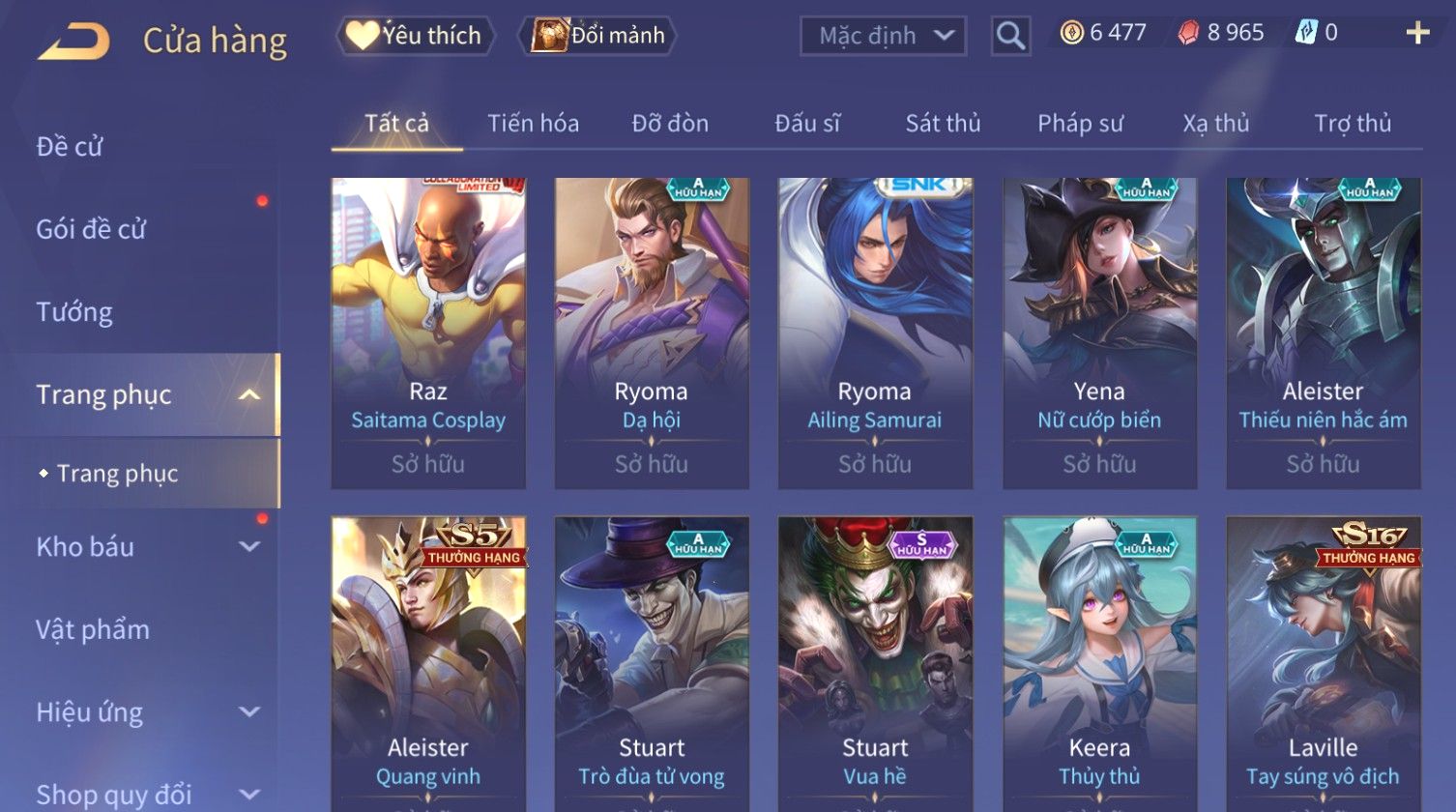Add more currency with the plus button
The image size is (1456, 812).
(x=1417, y=34)
